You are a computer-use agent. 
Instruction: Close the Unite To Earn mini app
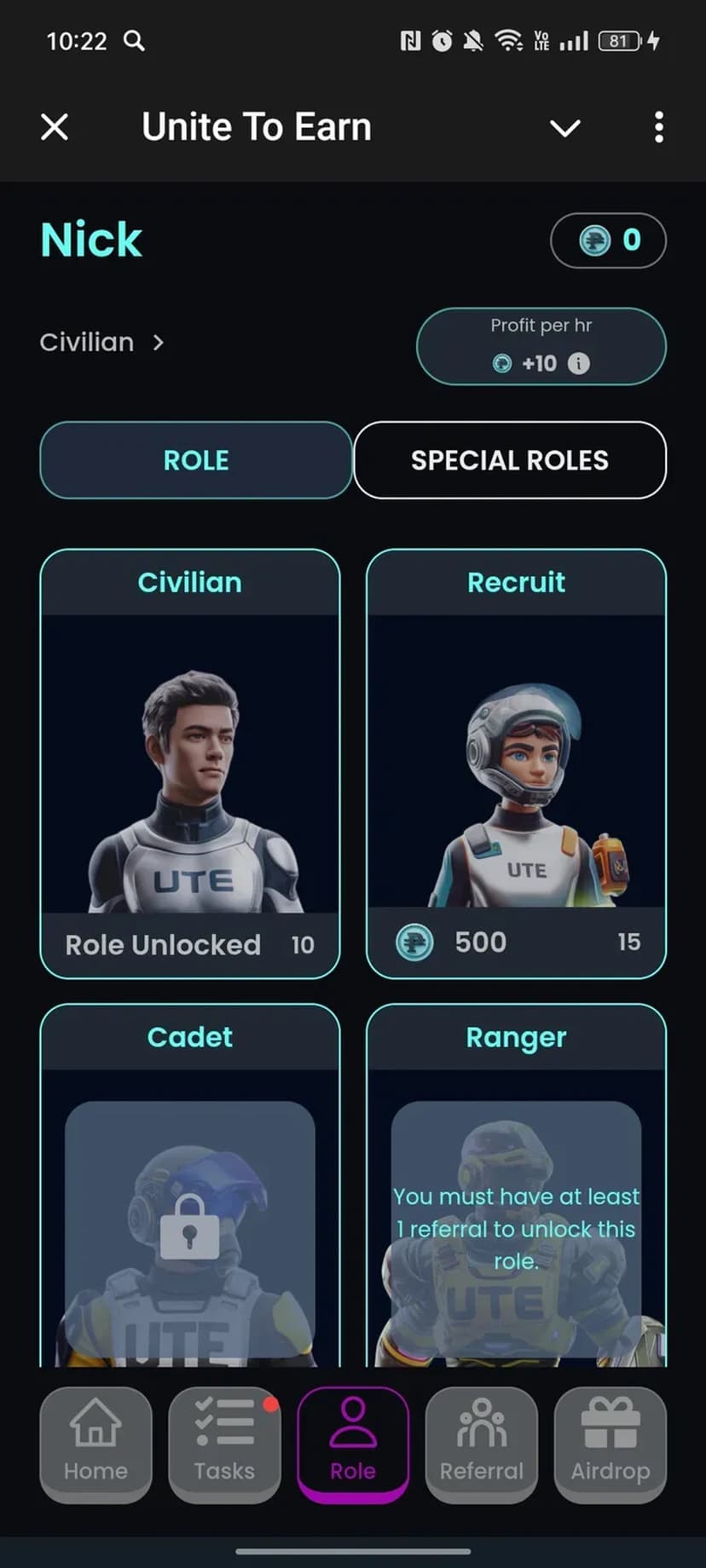pyautogui.click(x=55, y=128)
